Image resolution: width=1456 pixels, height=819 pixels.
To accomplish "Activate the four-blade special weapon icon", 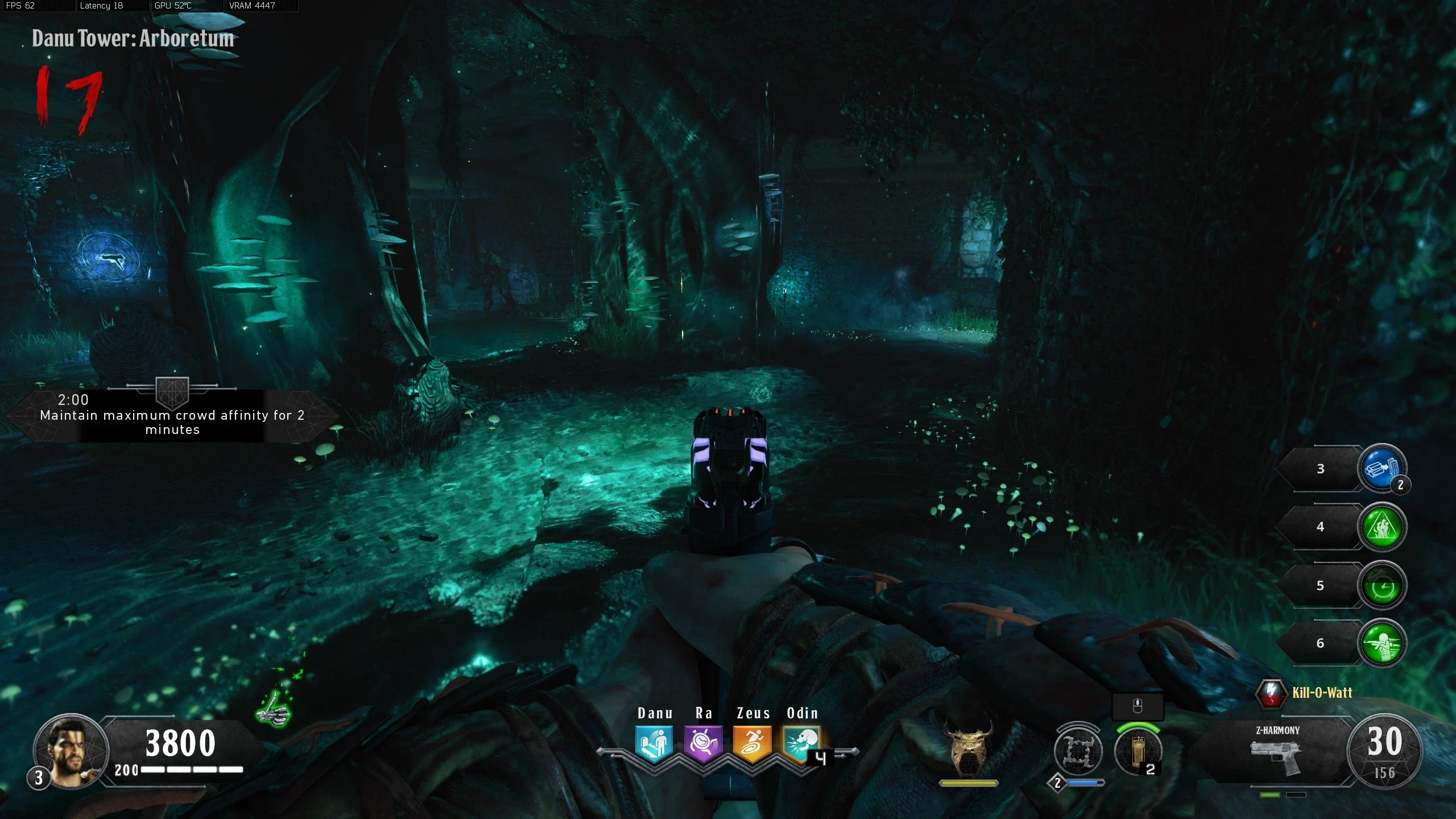I will (1077, 752).
